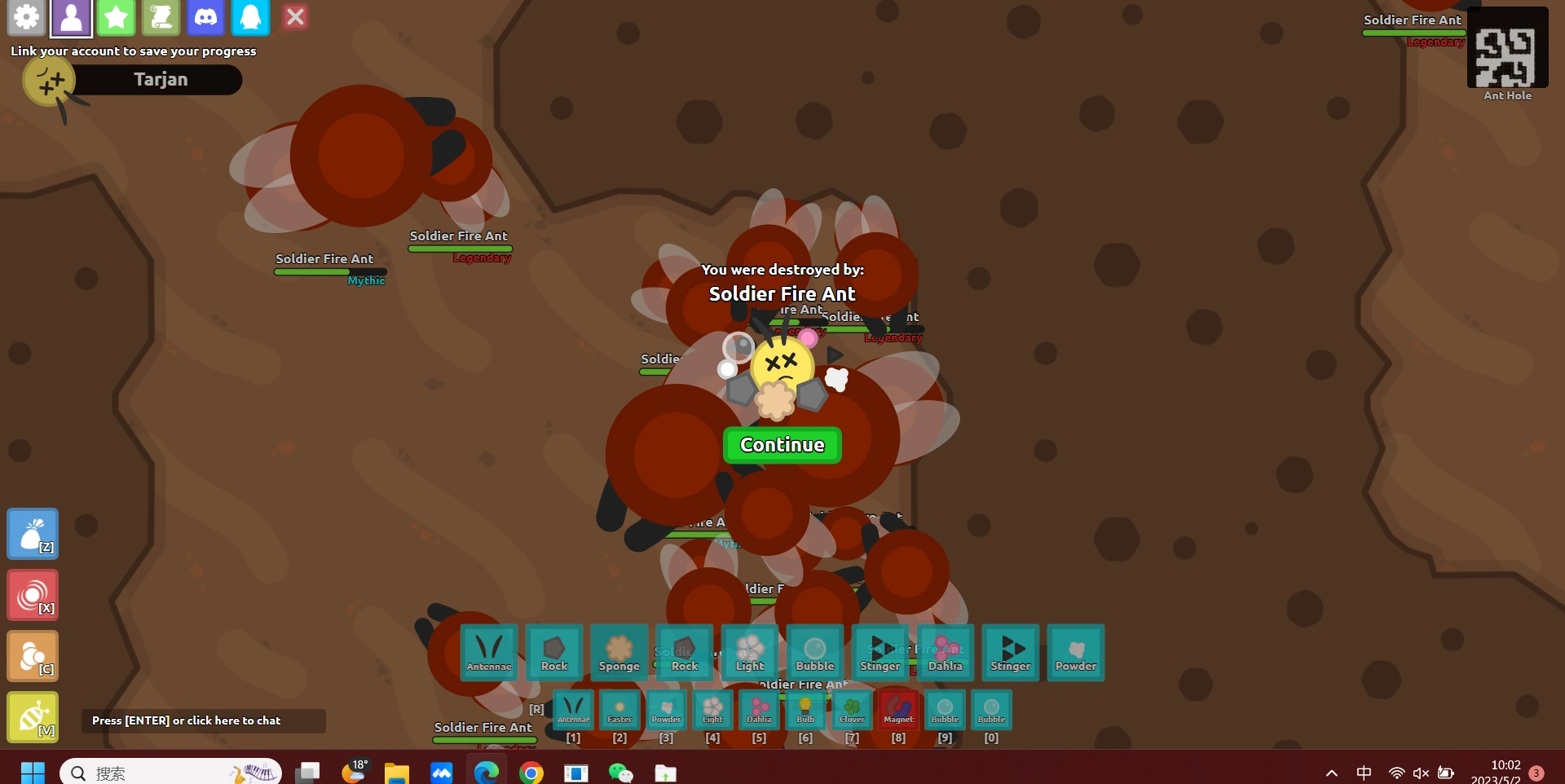Image resolution: width=1565 pixels, height=784 pixels.
Task: Open the Settings gear panel
Action: (26, 17)
